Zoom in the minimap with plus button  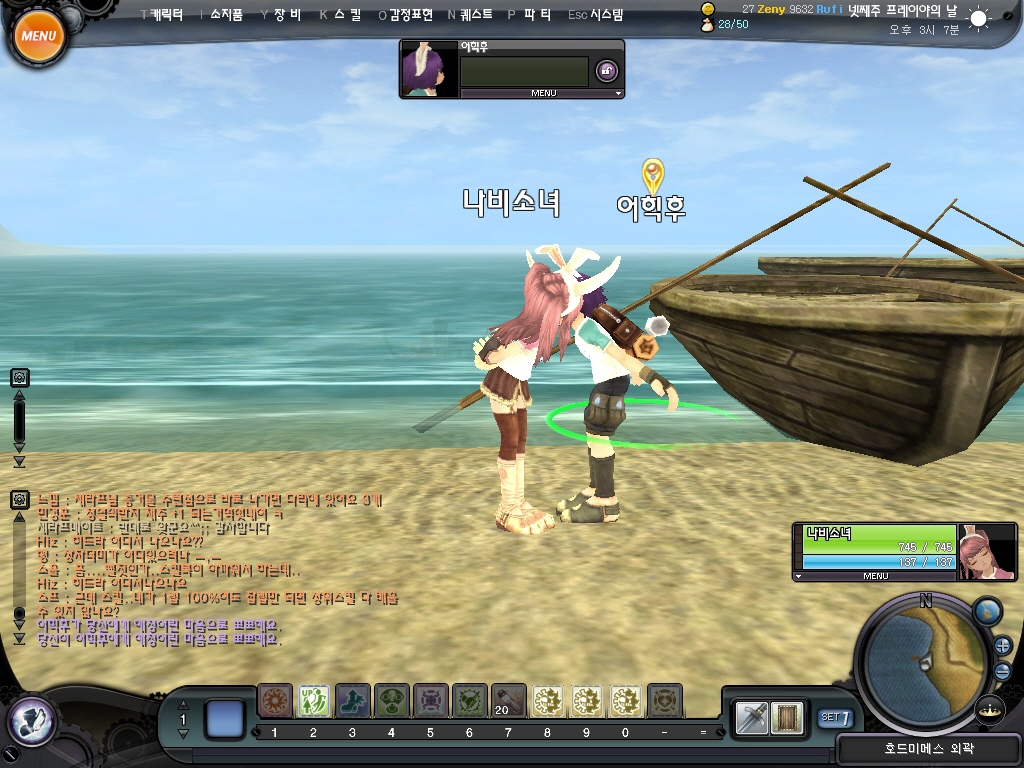pyautogui.click(x=1003, y=646)
